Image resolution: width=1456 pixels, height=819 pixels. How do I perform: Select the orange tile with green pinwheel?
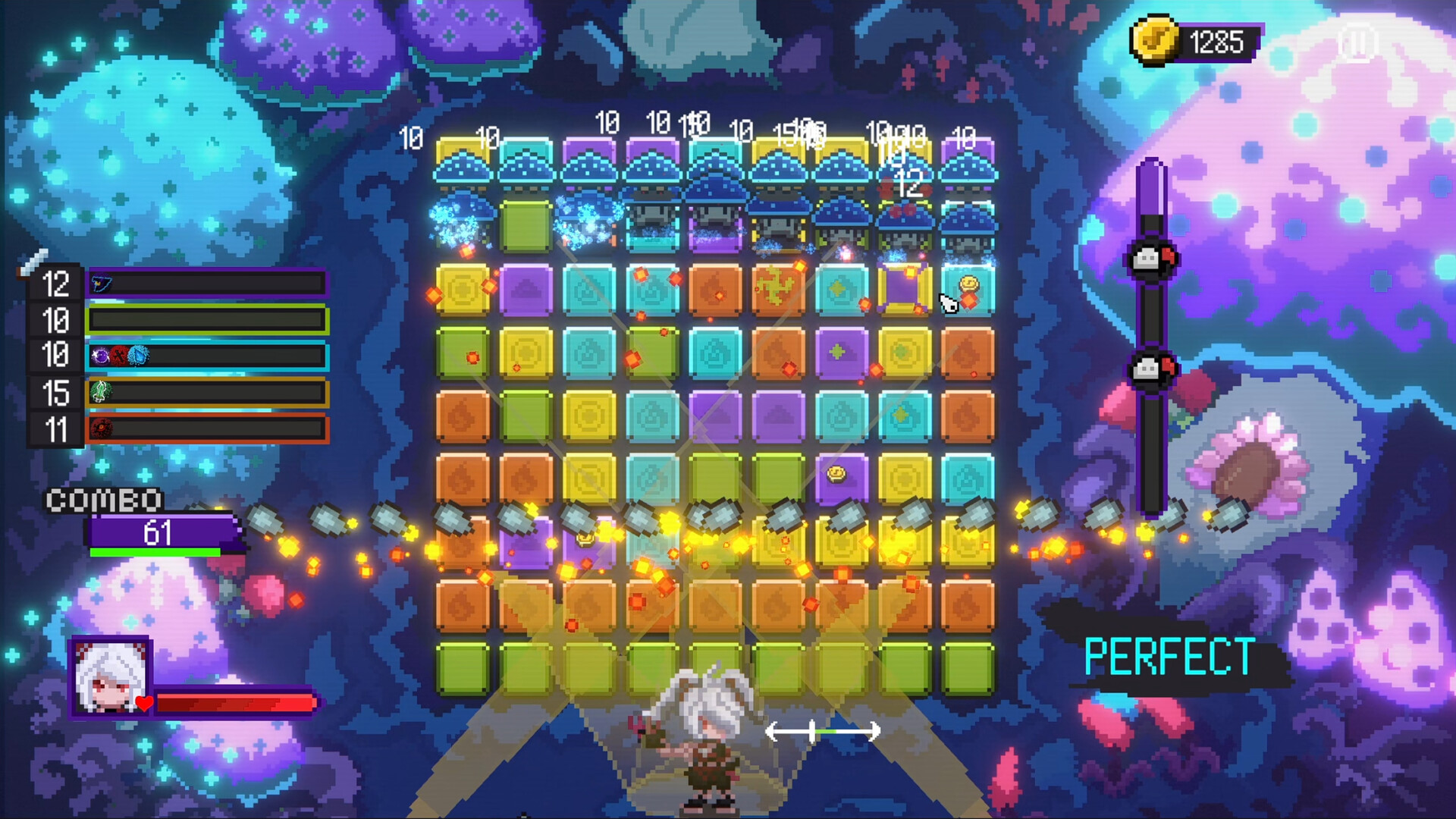point(778,289)
